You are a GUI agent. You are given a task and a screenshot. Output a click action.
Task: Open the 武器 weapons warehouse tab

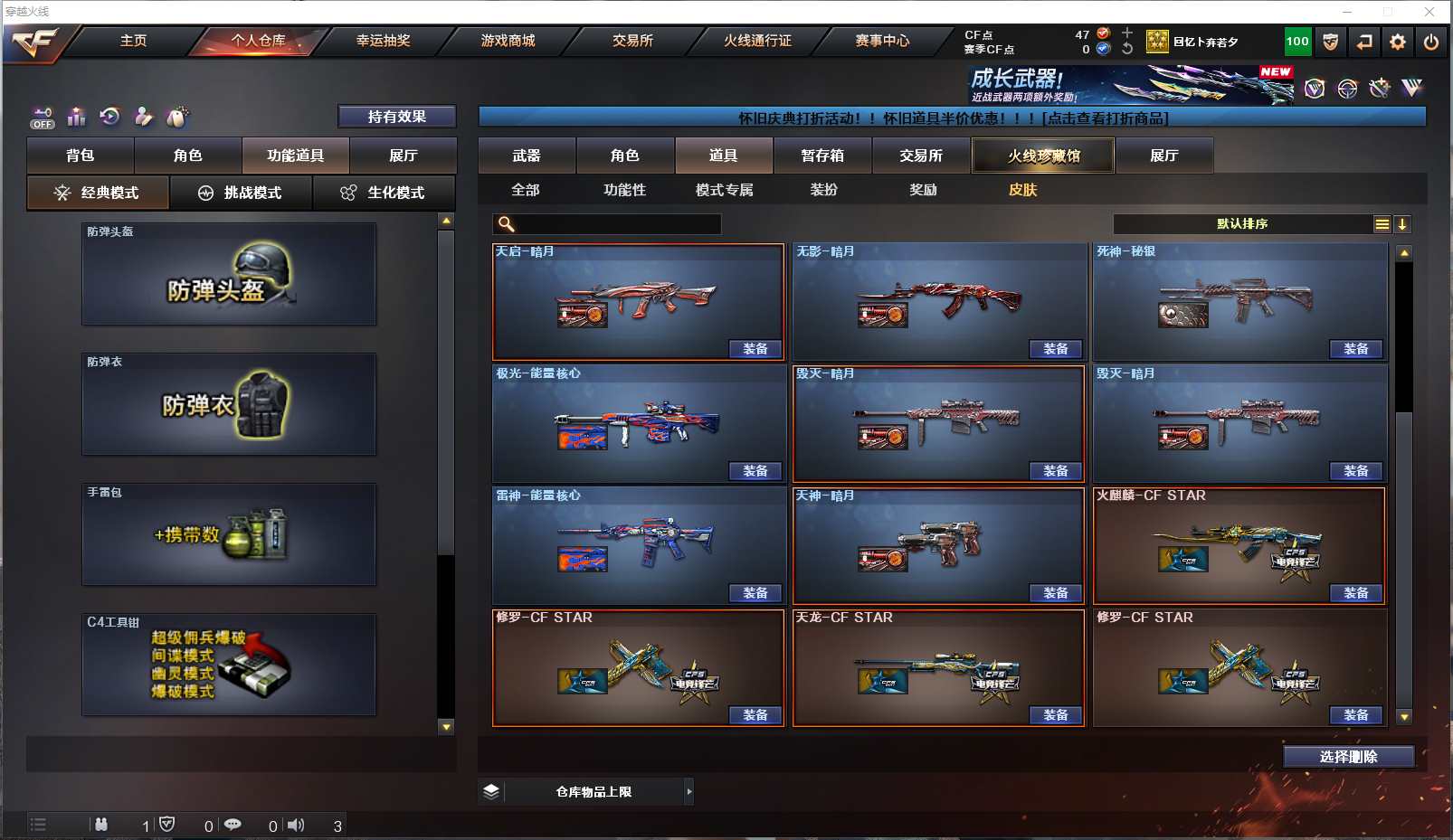tap(527, 156)
